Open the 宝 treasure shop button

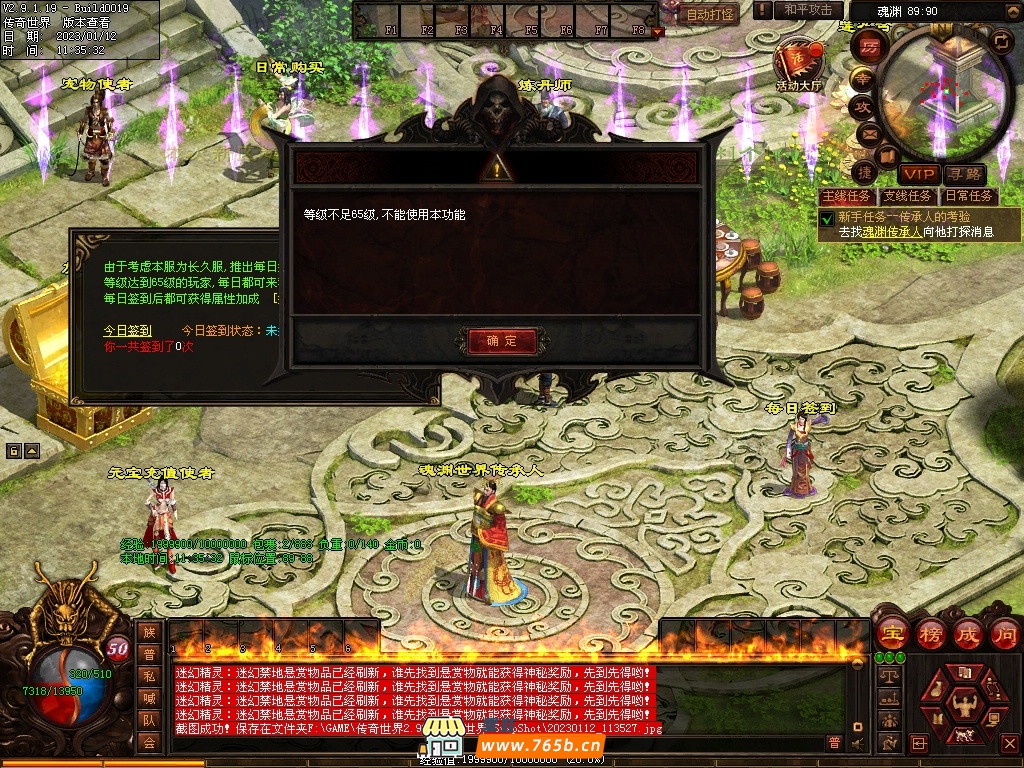pos(890,634)
